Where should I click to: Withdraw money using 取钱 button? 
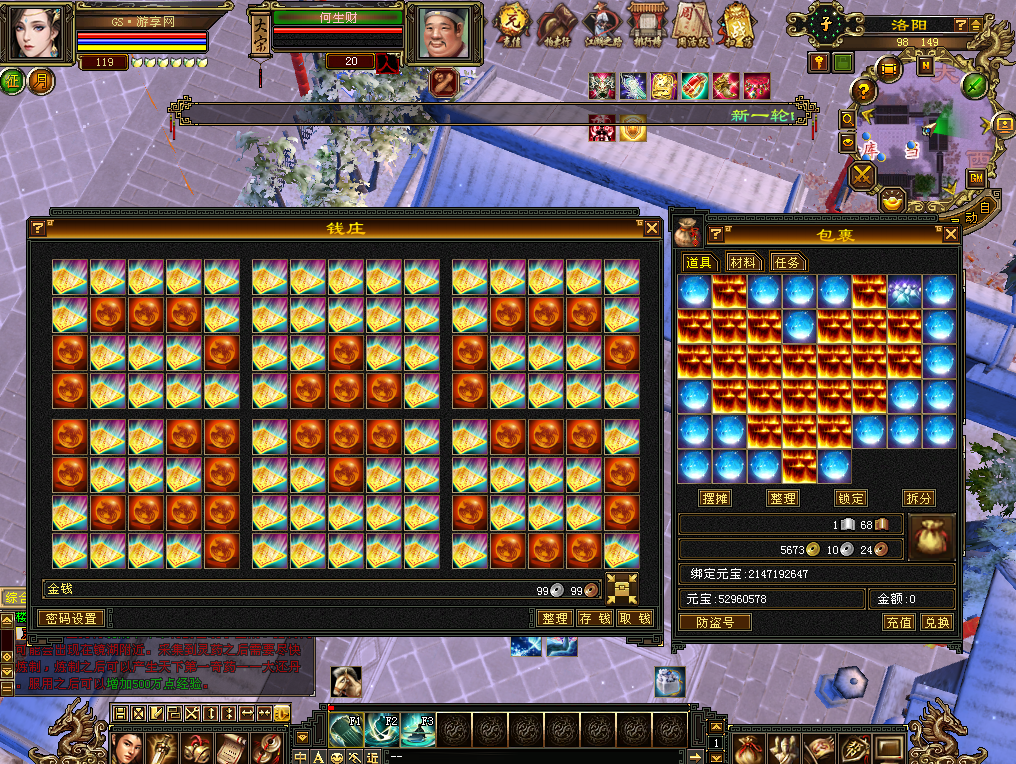tap(635, 618)
